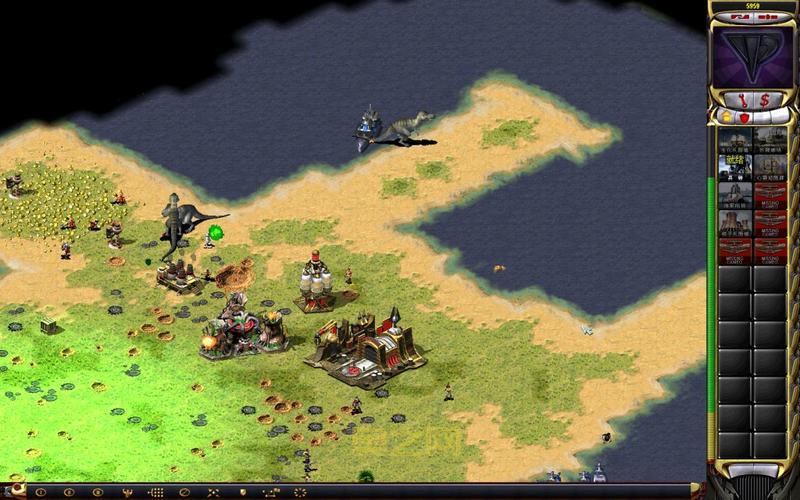Activate the wrench repair button

point(742,99)
